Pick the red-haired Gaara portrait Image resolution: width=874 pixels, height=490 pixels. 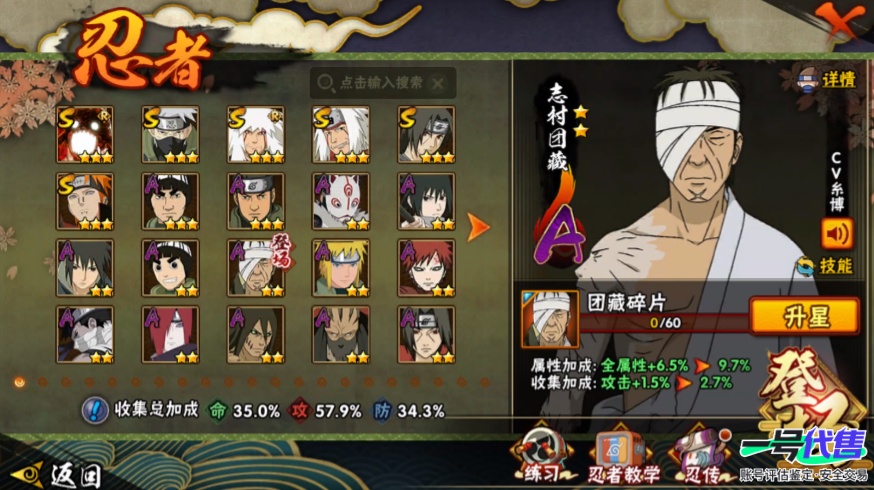coord(426,268)
